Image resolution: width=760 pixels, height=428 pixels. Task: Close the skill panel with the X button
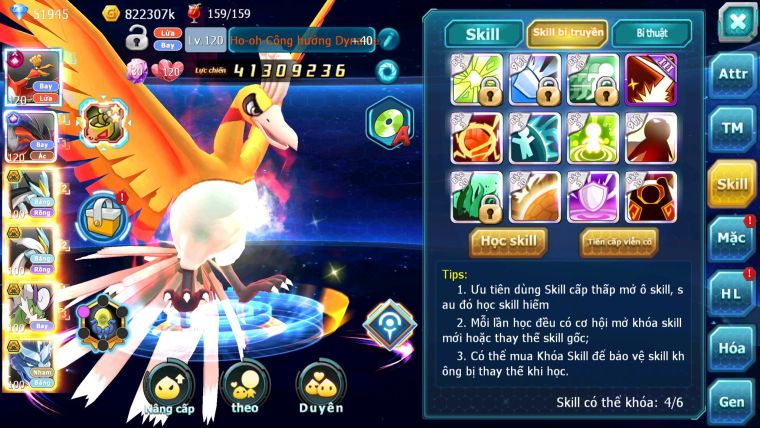coord(736,22)
